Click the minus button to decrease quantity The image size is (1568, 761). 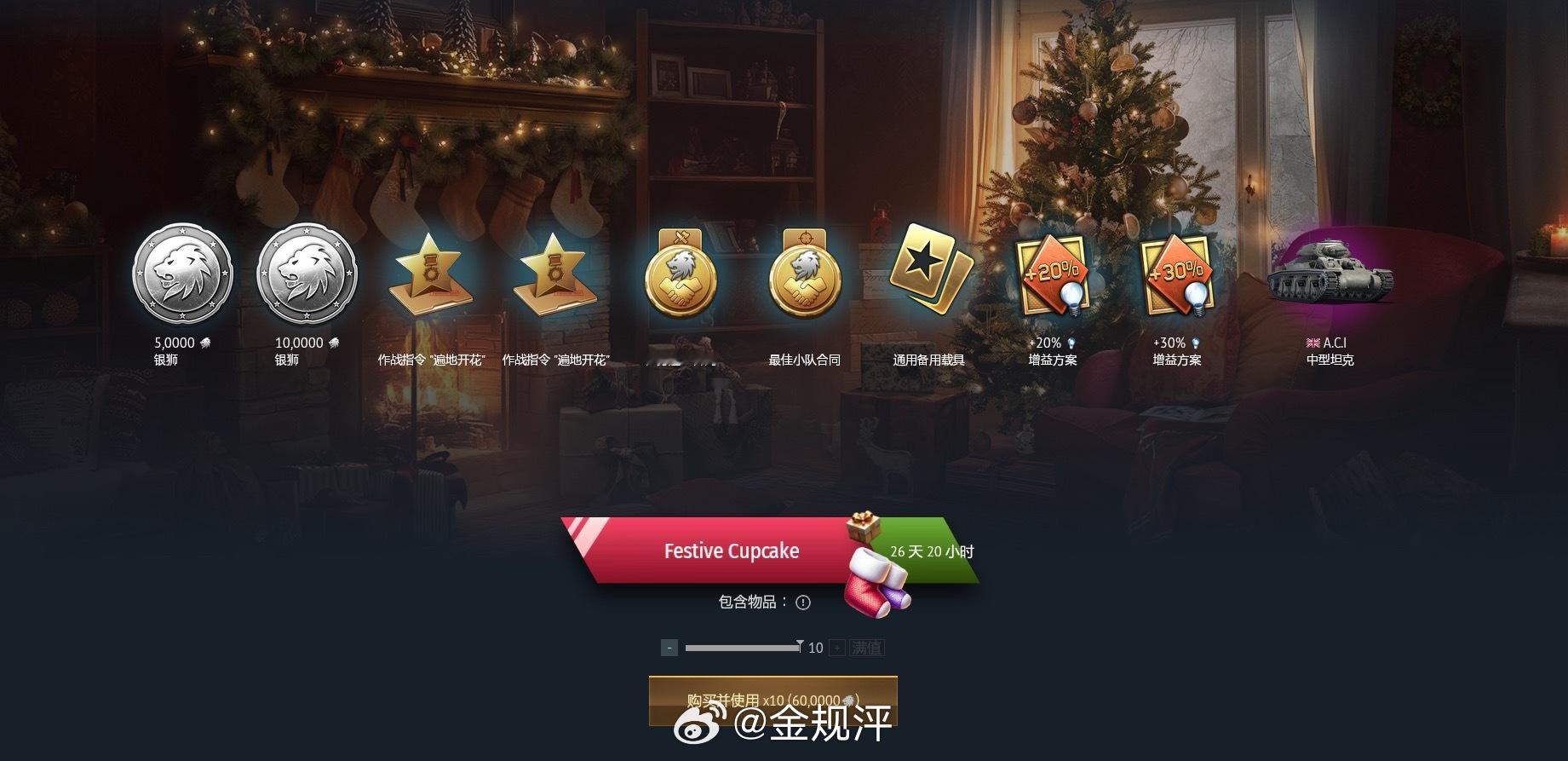pos(669,647)
